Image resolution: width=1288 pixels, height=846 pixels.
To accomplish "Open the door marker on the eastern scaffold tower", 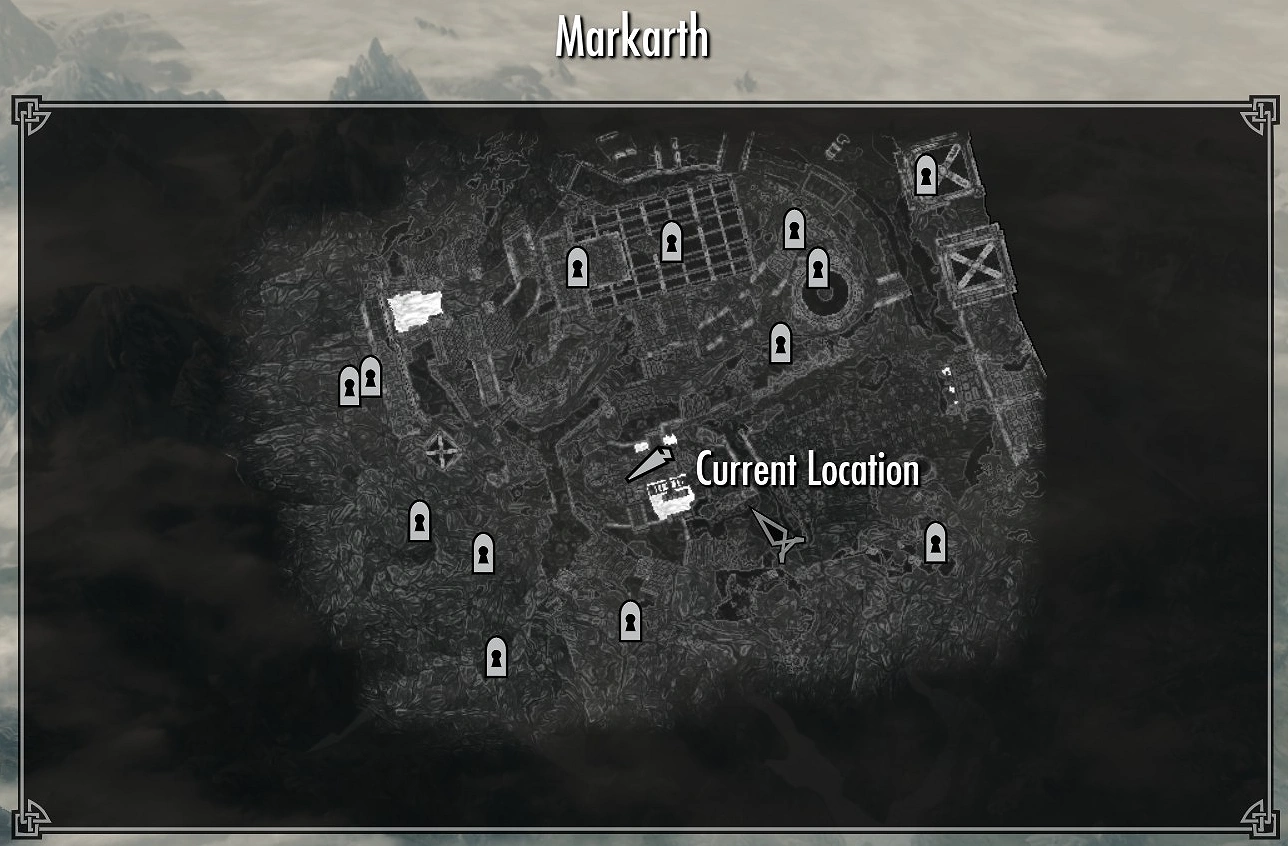I will pos(927,177).
